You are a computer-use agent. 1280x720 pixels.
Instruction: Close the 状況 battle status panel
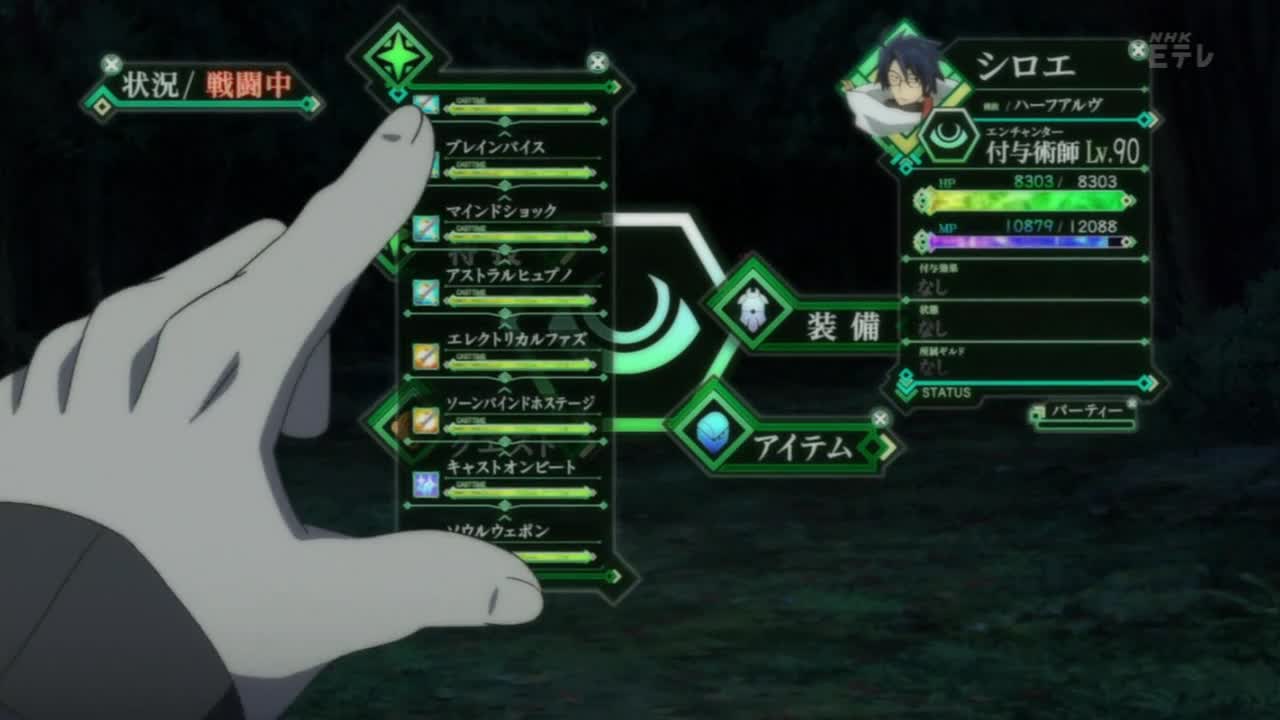111,66
